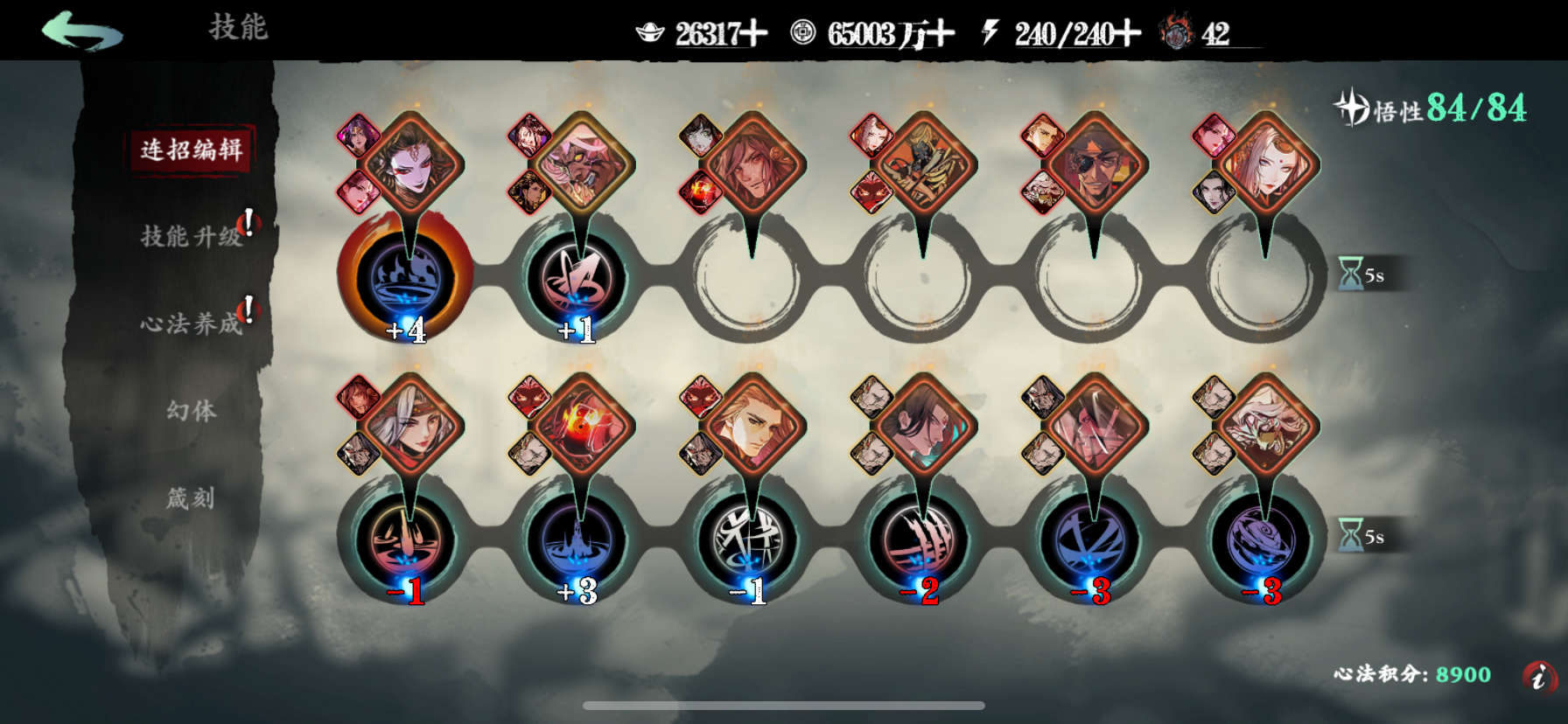Select the eyepatch character portrait in top row

point(1096,168)
